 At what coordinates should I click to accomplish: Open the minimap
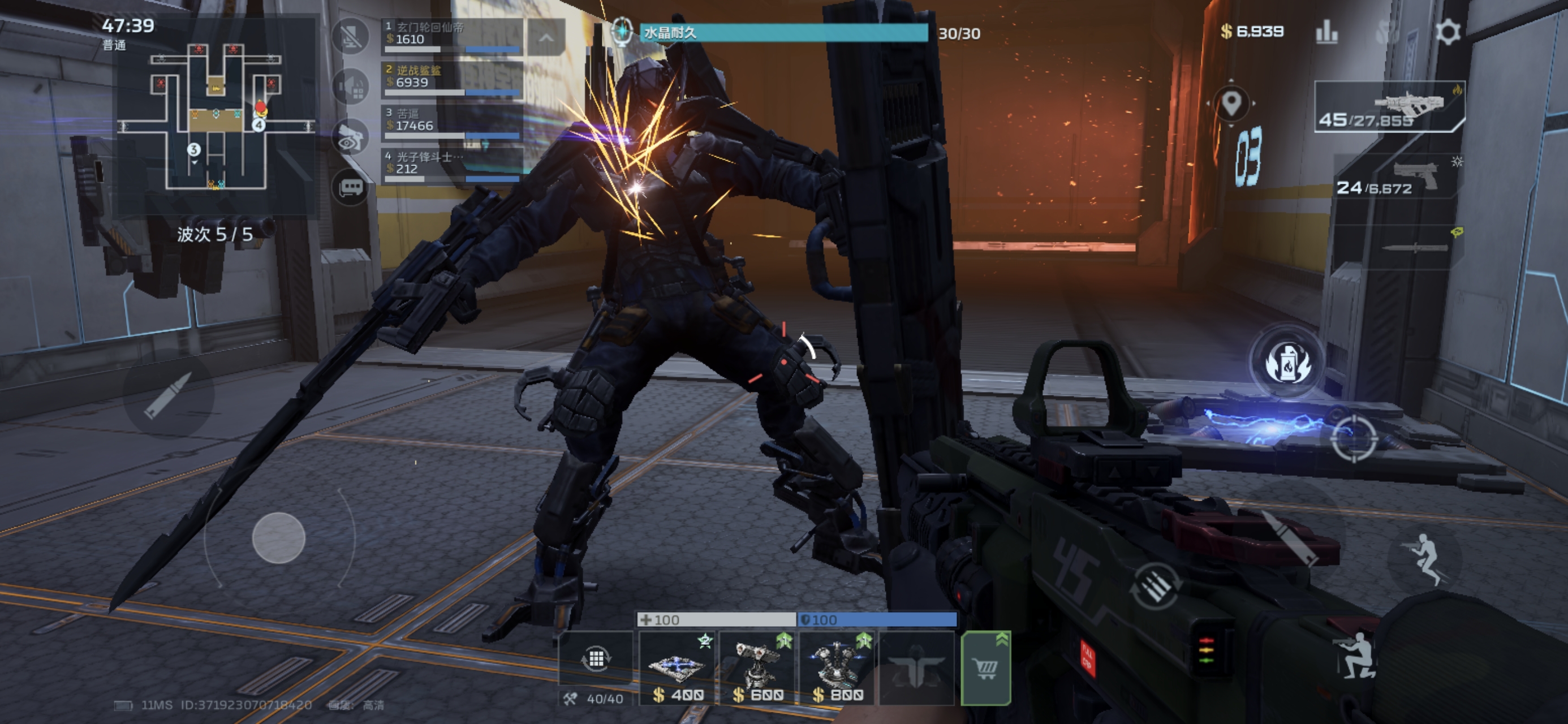point(216,116)
